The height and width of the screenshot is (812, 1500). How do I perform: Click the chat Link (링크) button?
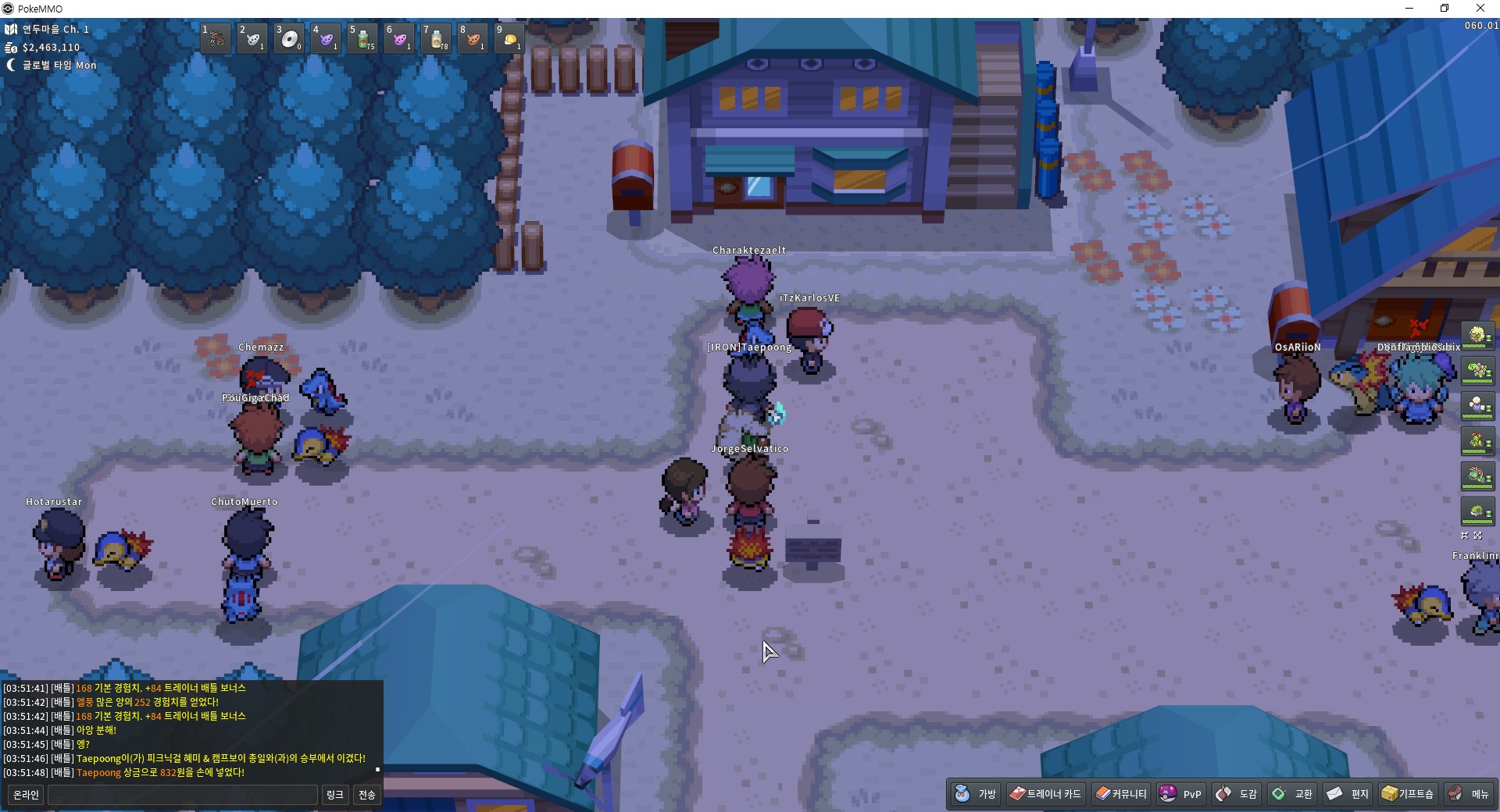(334, 795)
